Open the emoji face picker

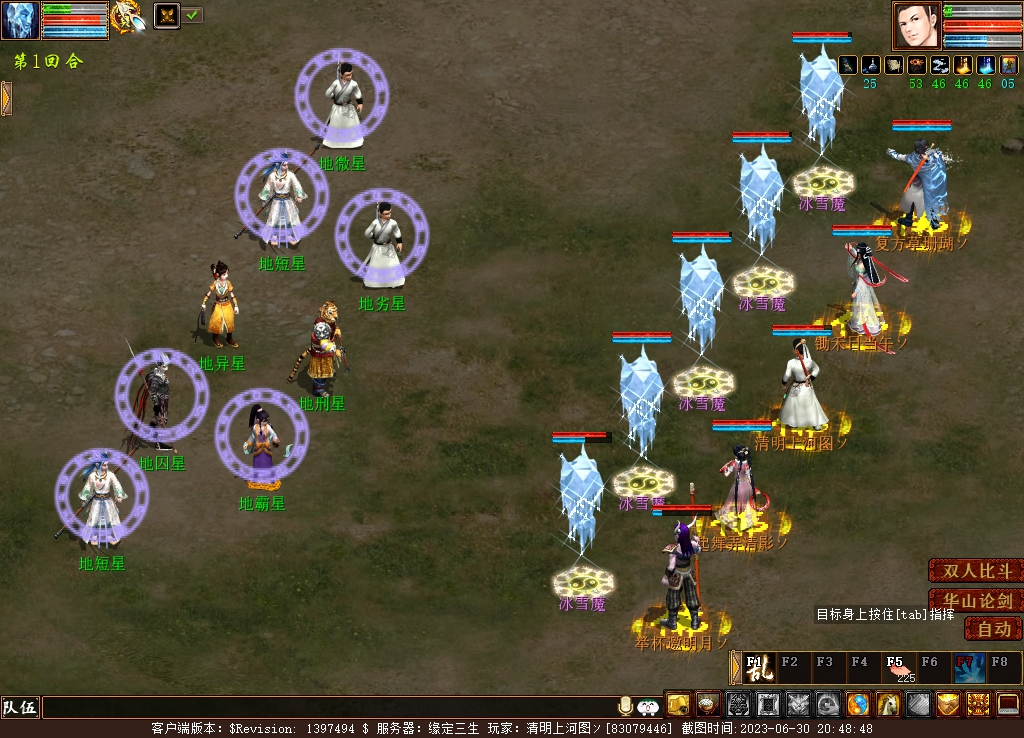648,707
